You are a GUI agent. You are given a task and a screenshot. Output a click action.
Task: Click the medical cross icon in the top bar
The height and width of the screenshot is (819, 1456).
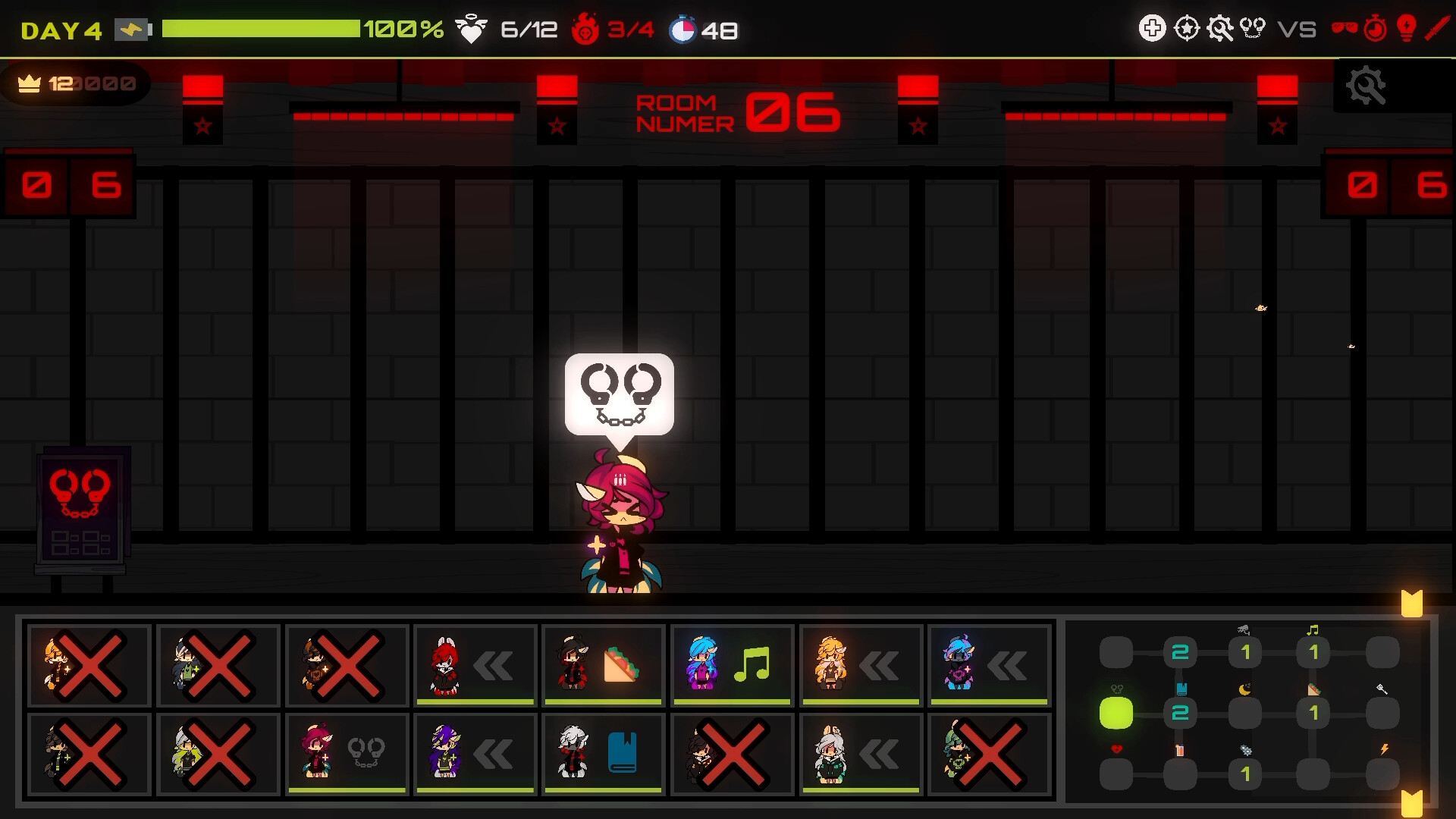pyautogui.click(x=1151, y=27)
